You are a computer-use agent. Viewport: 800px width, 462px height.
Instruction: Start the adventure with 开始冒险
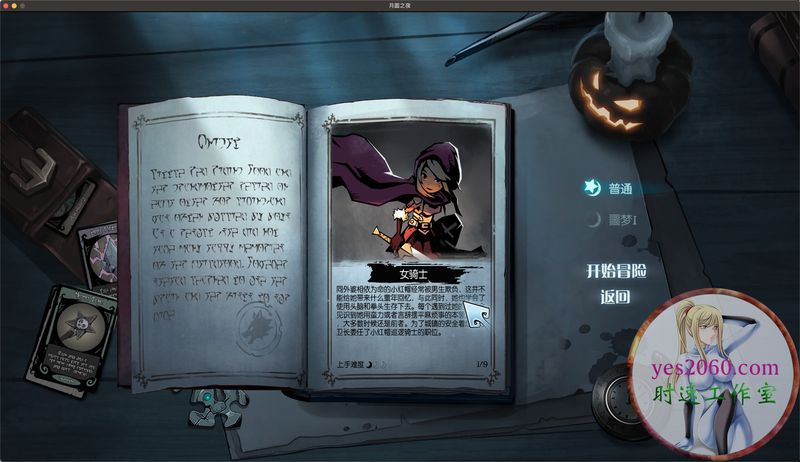coord(615,271)
